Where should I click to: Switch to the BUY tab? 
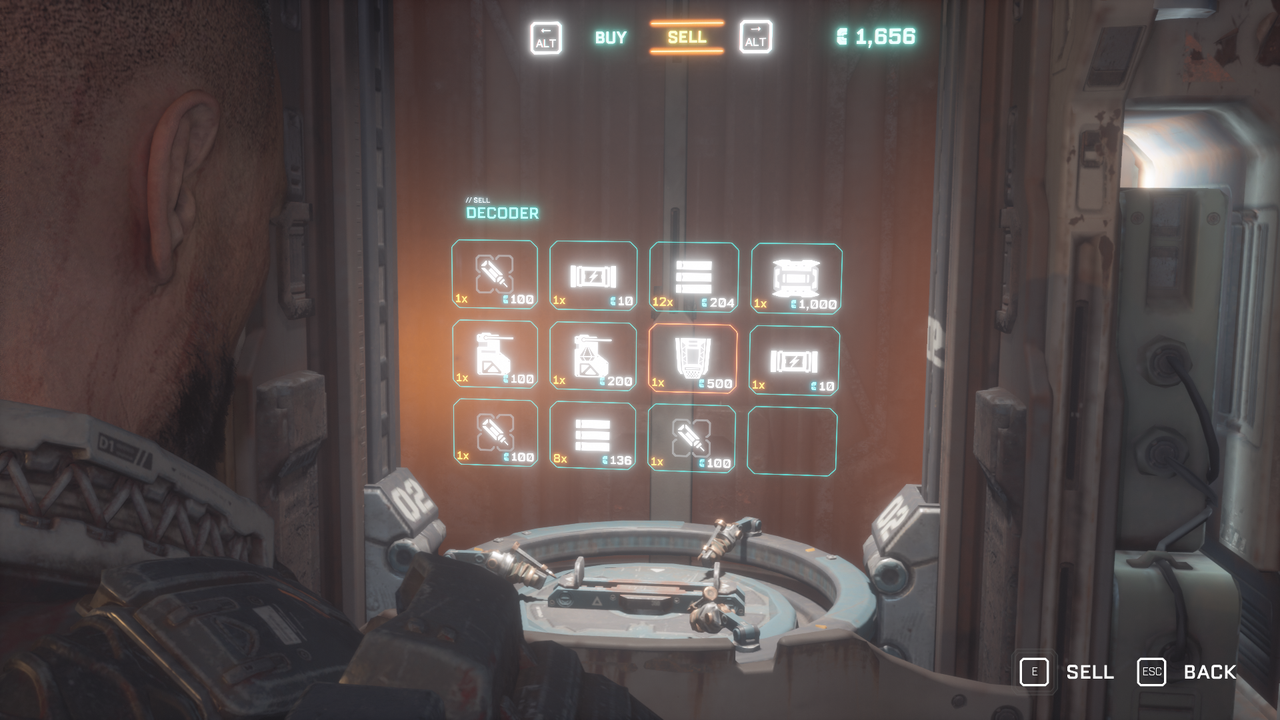[x=609, y=36]
